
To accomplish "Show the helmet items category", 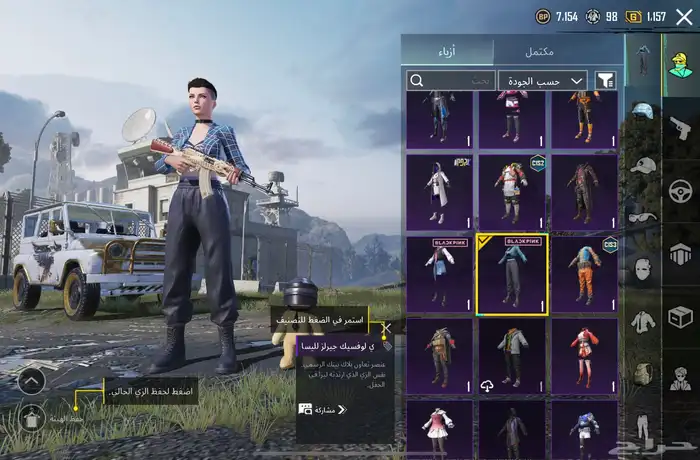I will point(643,111).
